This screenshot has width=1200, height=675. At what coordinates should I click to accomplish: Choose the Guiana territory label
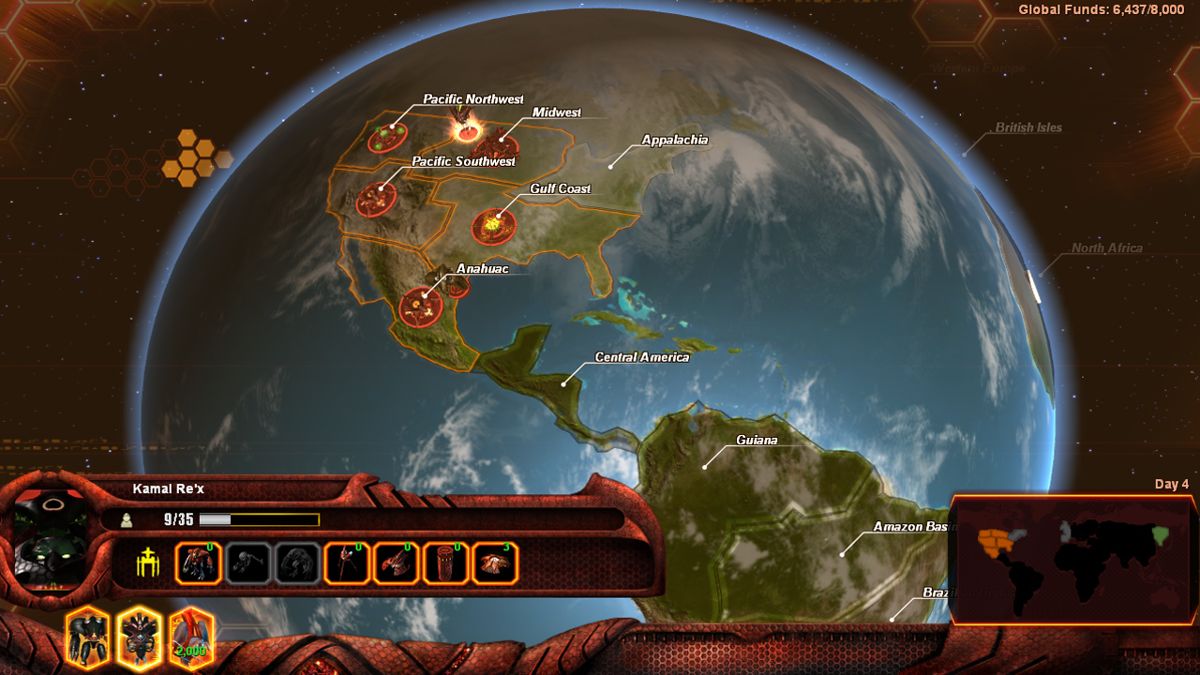click(x=756, y=440)
